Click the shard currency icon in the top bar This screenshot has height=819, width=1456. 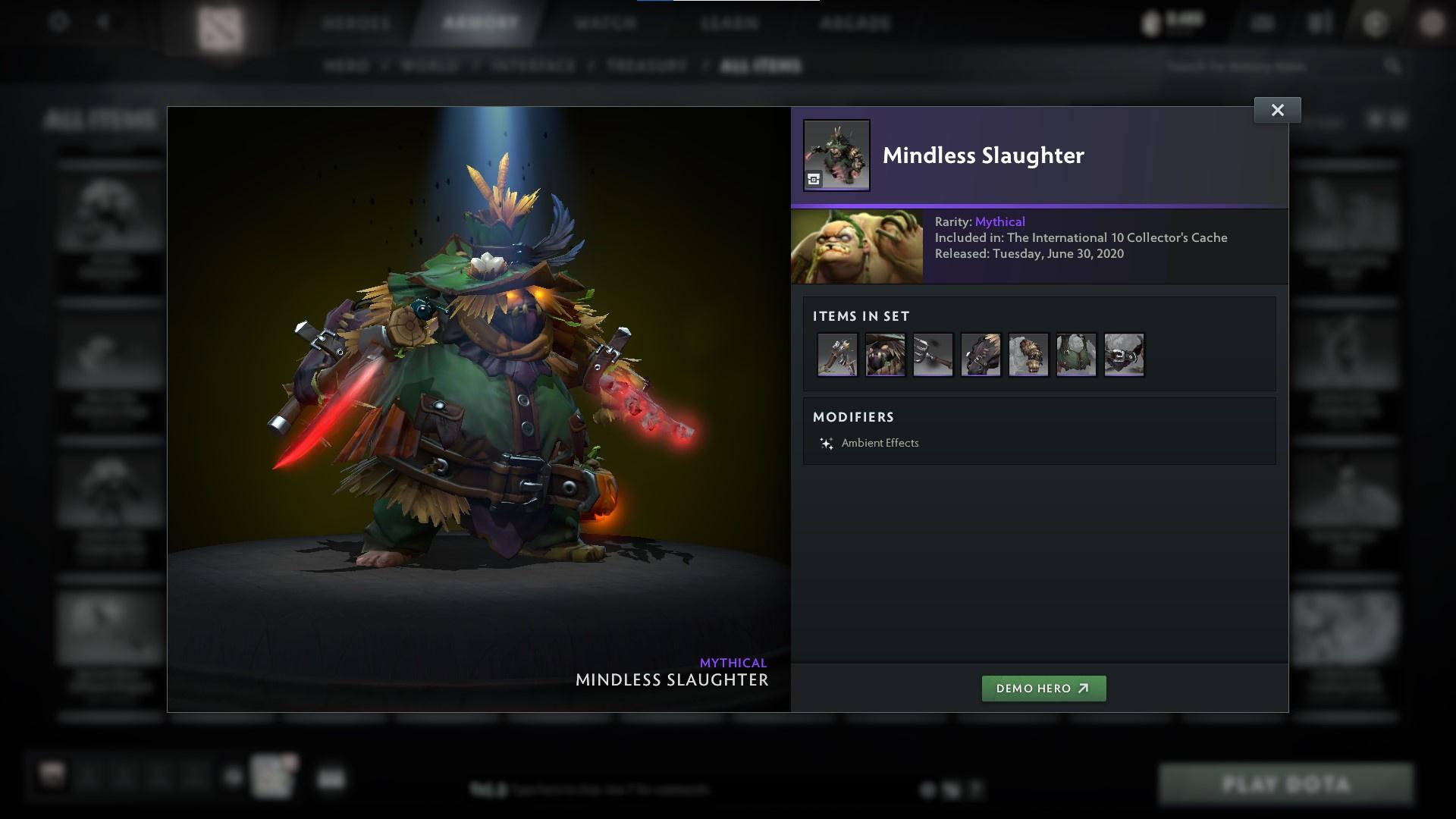[x=1151, y=22]
